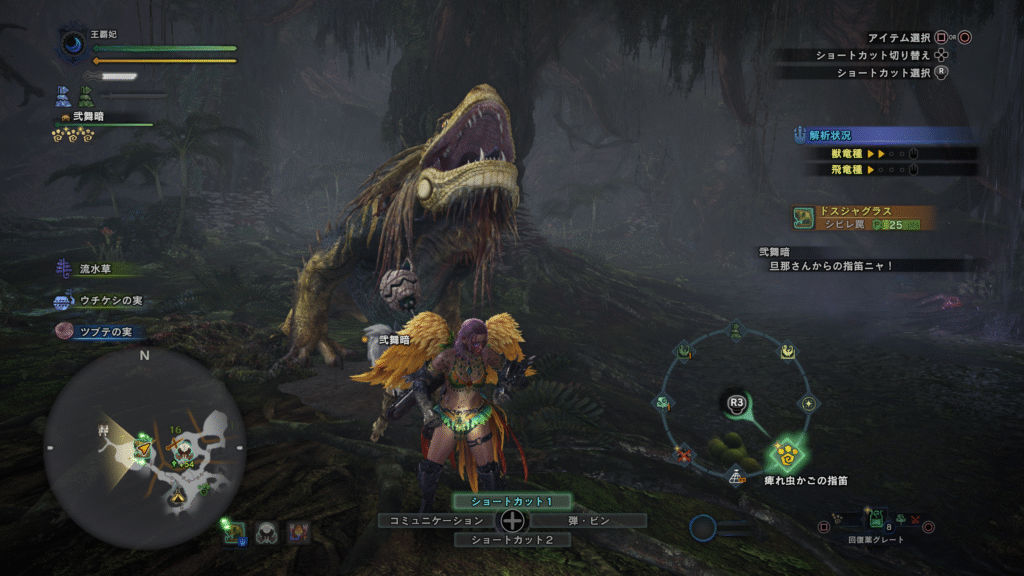
Task: Select the ショートカット2 shortcut set
Action: (x=511, y=540)
